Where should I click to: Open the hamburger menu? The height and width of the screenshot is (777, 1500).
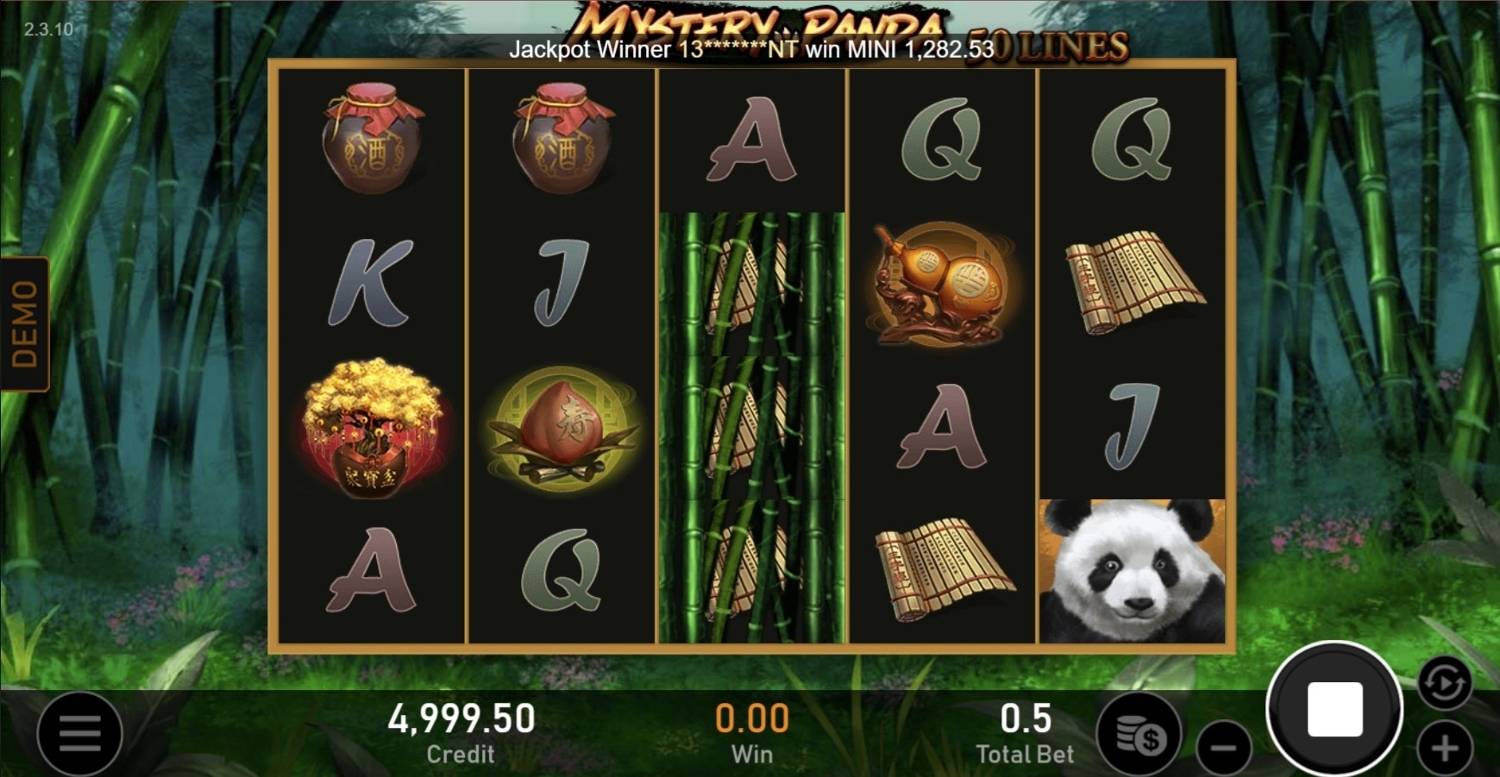pos(80,732)
